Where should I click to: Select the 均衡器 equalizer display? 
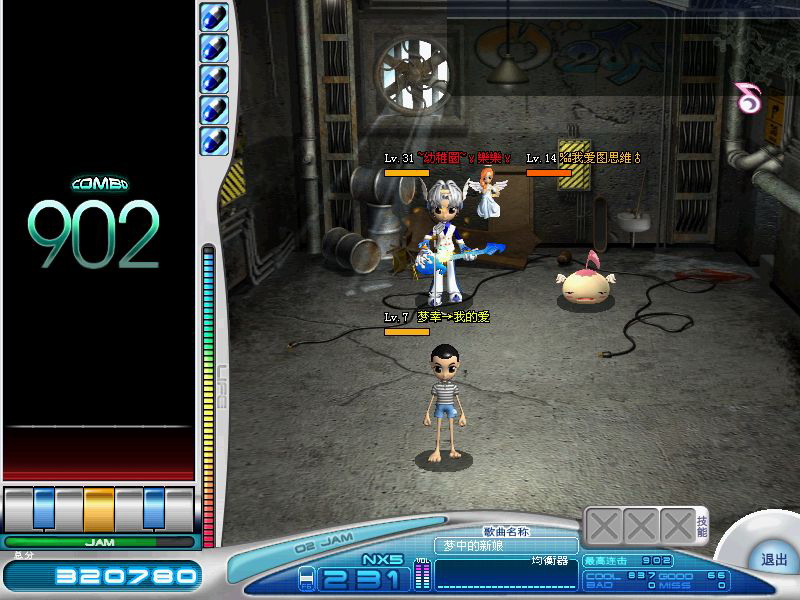click(506, 573)
